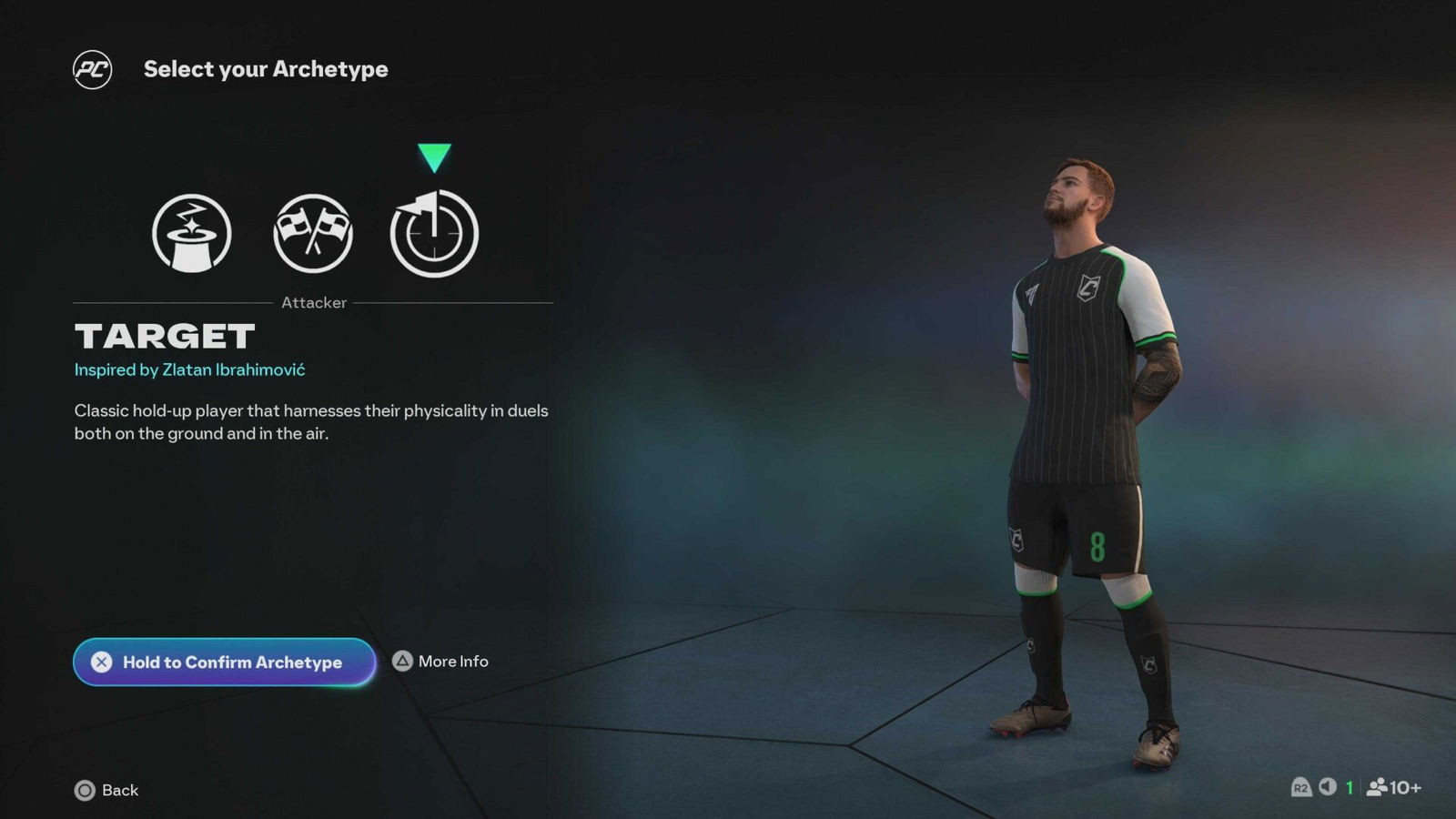Click the PC logo beside the title
Image resolution: width=1456 pixels, height=819 pixels.
[95, 68]
